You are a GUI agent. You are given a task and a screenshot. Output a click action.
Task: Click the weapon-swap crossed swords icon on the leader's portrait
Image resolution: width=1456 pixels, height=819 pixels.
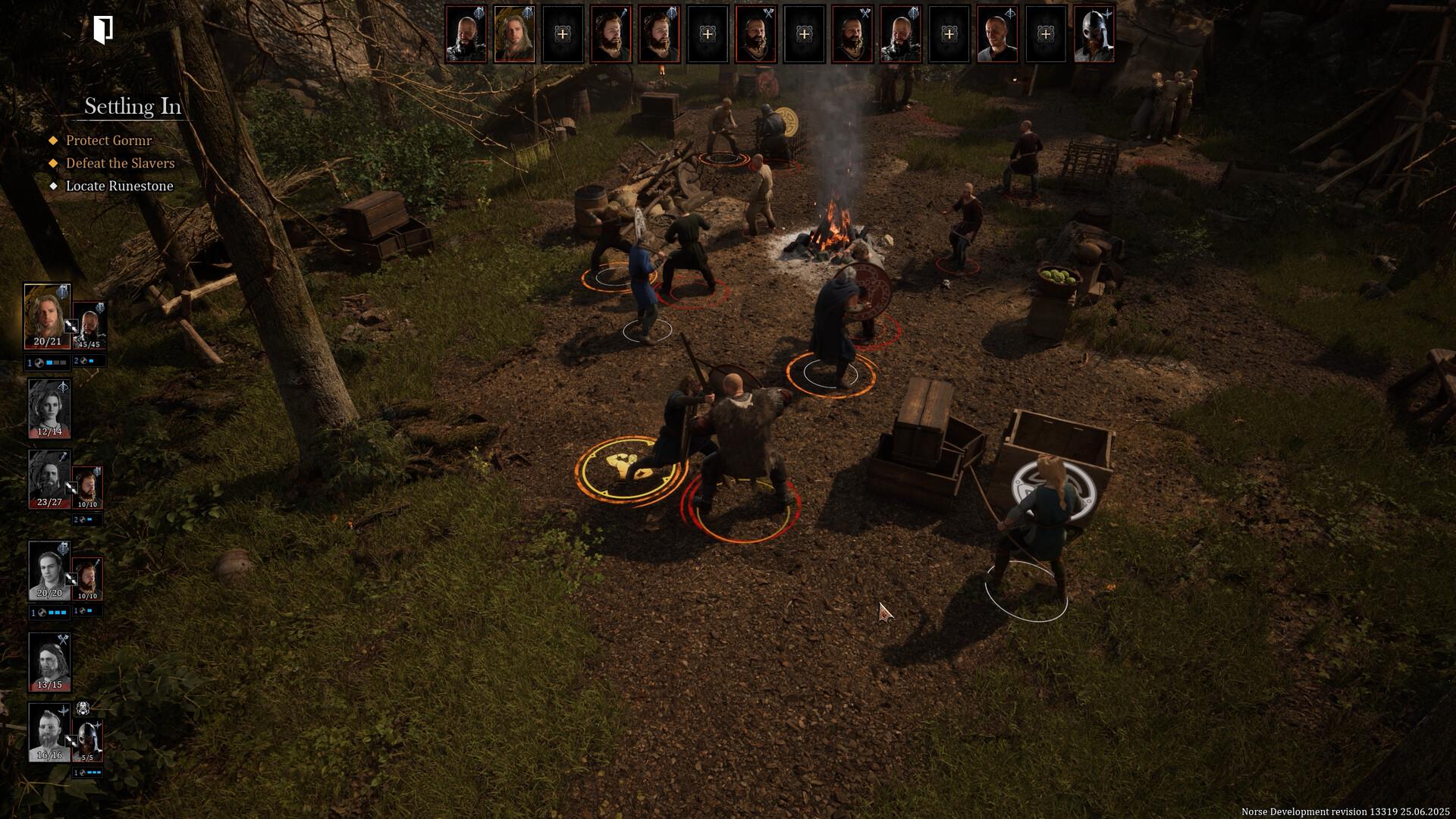point(71,327)
